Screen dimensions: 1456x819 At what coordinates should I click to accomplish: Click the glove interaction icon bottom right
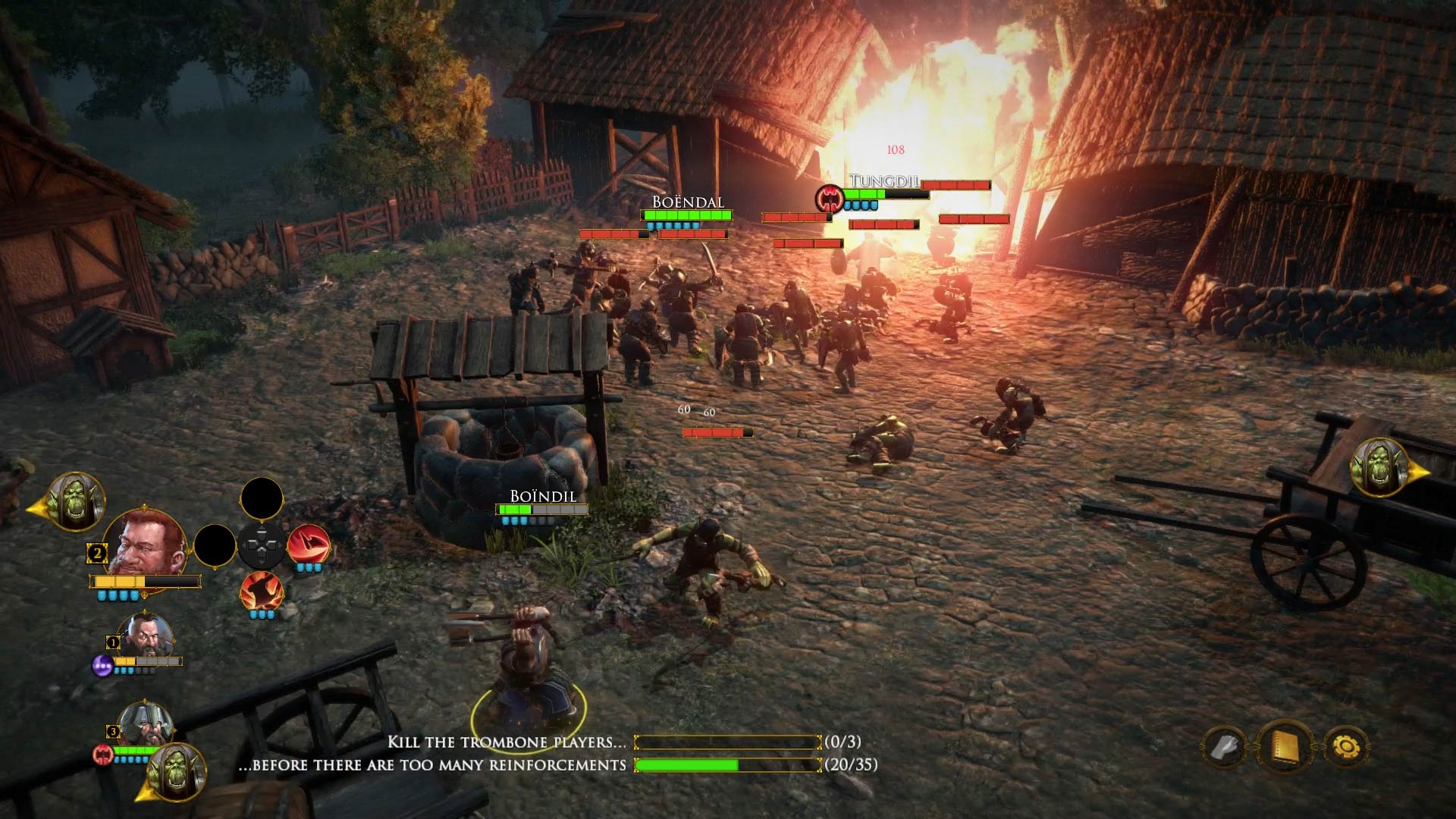(x=1226, y=745)
